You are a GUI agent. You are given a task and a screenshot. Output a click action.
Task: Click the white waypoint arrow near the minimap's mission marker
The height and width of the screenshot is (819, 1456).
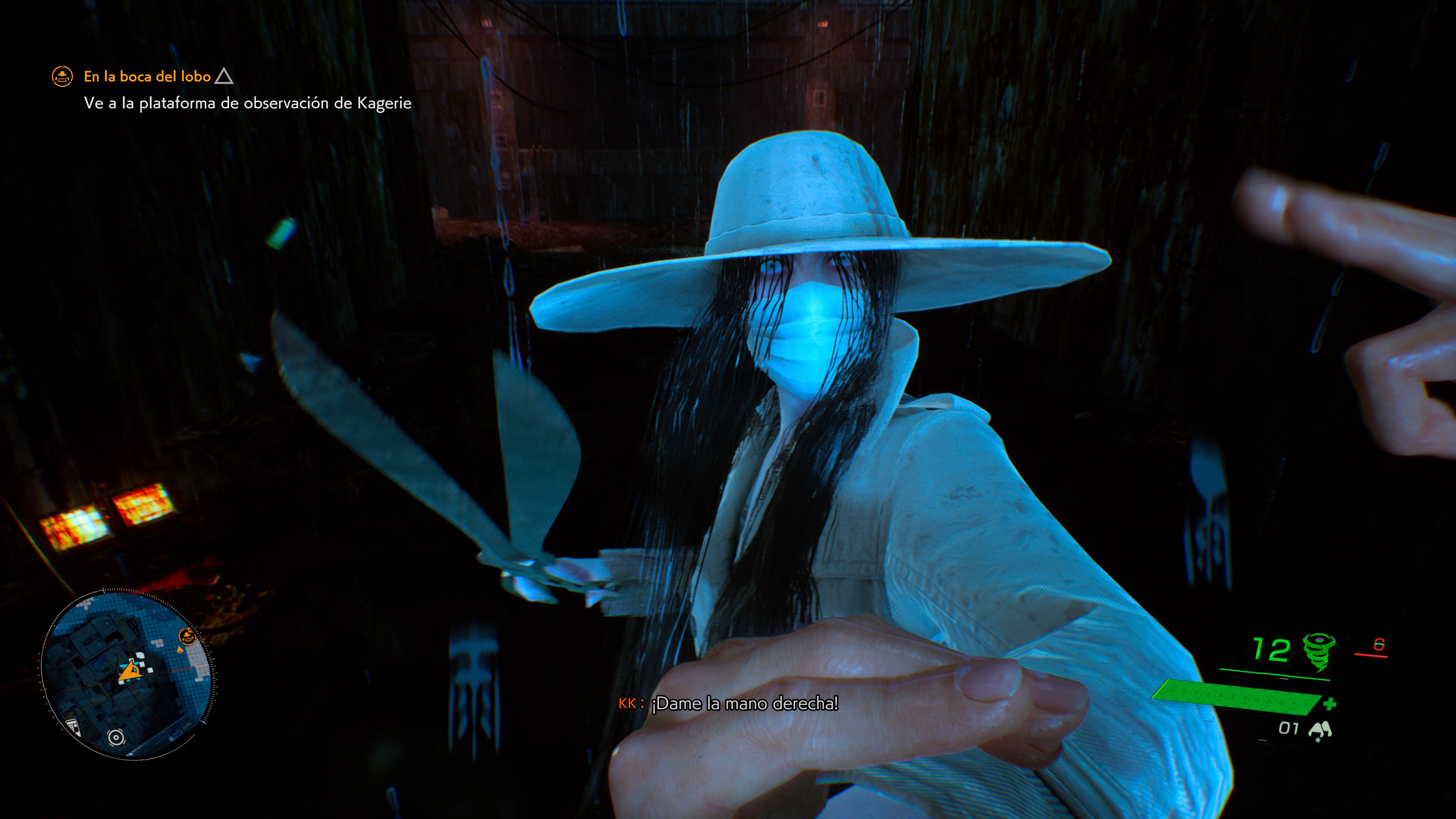[x=180, y=650]
